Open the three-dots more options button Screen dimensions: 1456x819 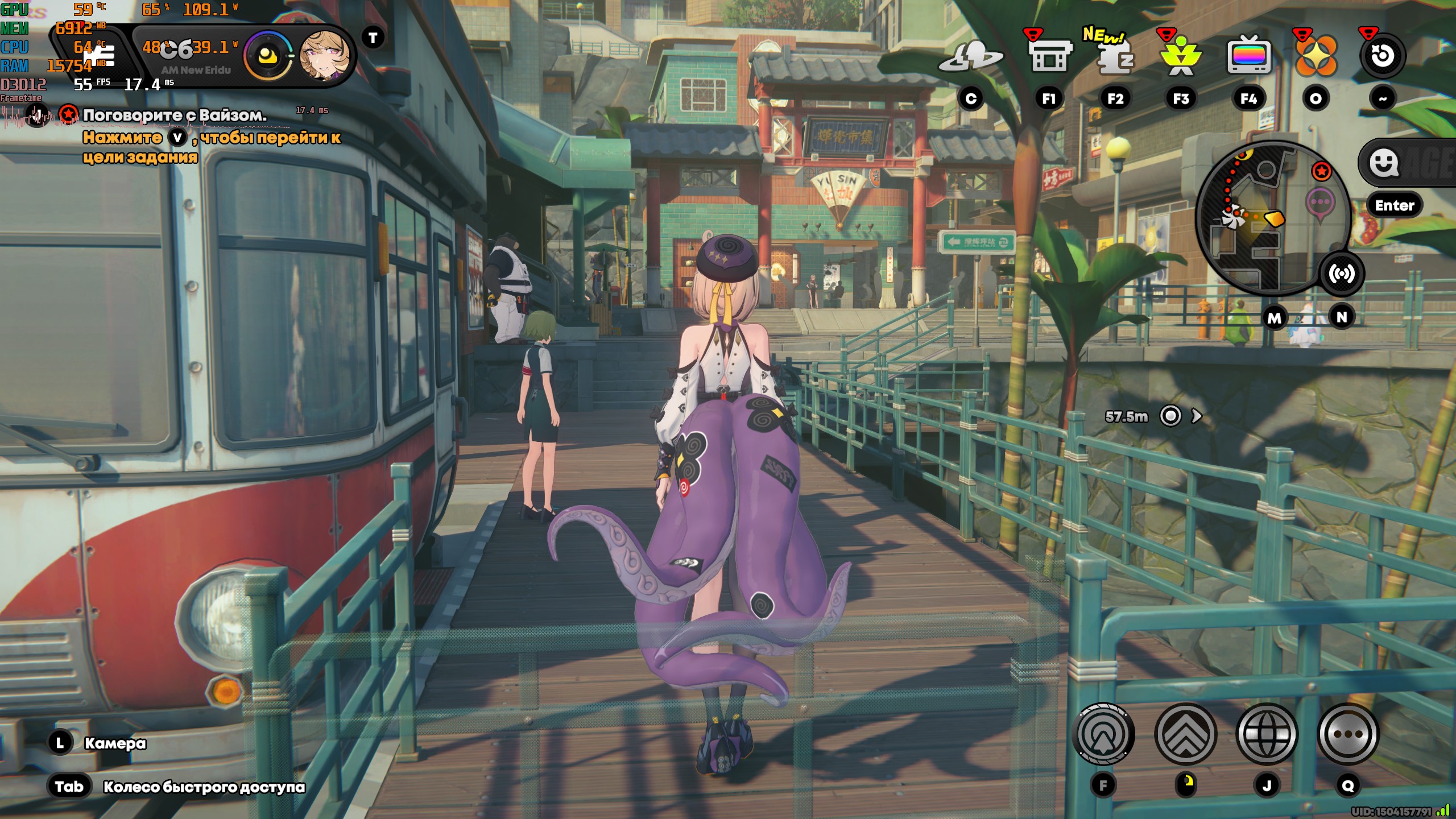1348,734
